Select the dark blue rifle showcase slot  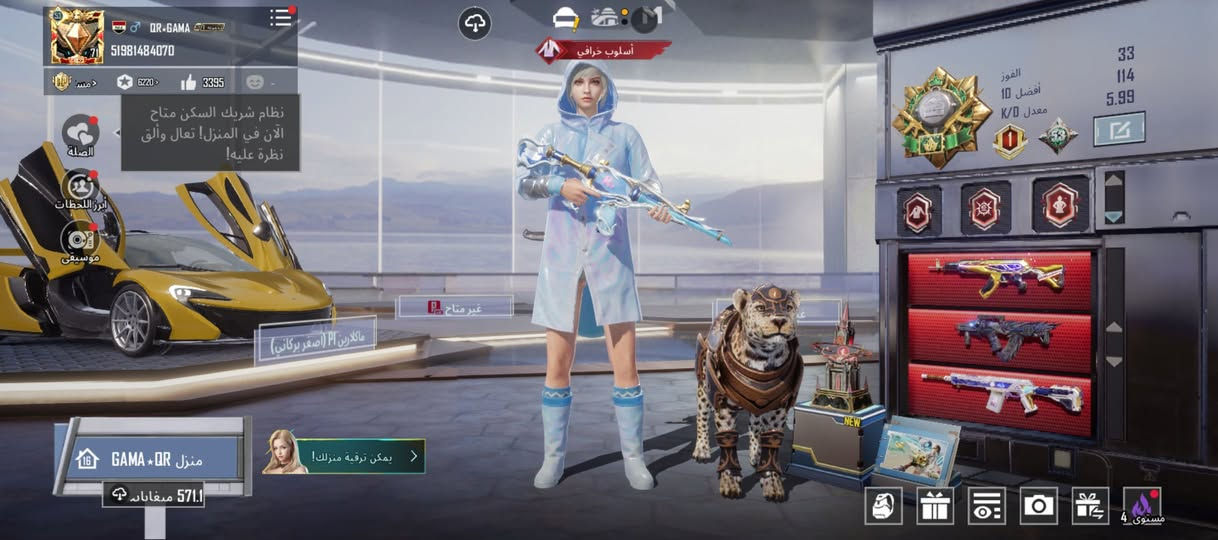[998, 337]
